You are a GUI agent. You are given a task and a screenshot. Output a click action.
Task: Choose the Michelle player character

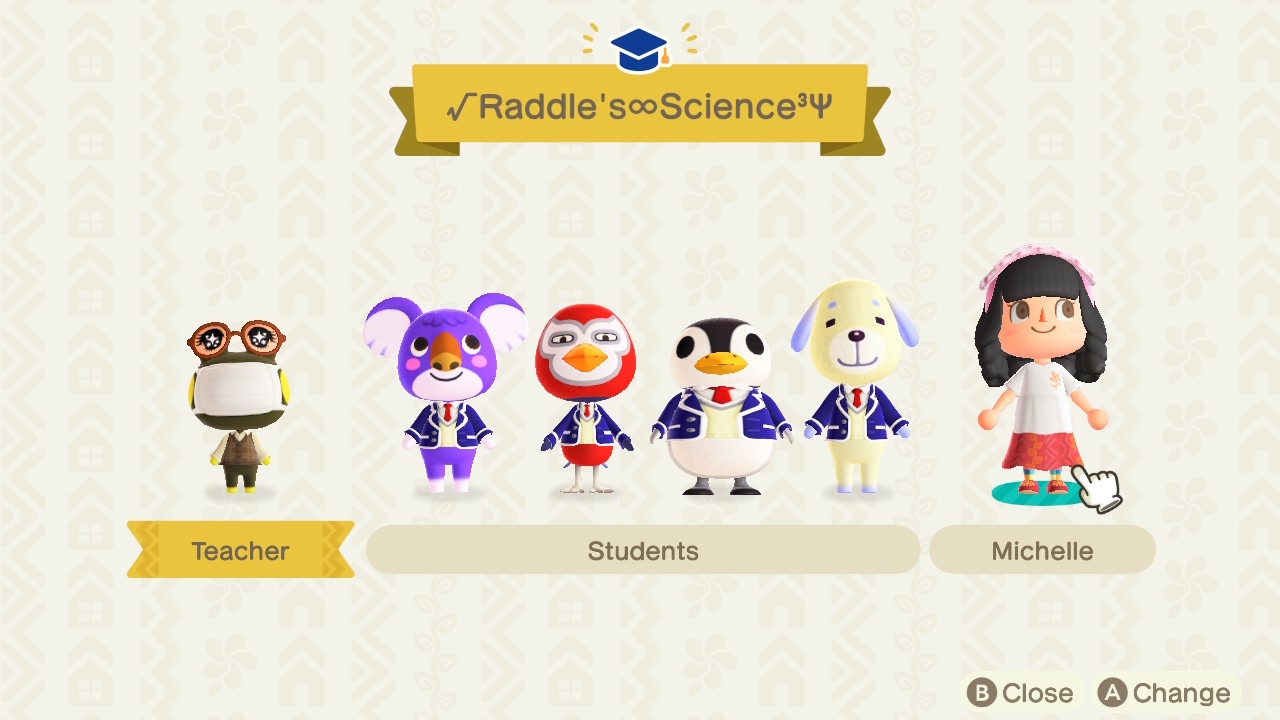coord(1041,375)
